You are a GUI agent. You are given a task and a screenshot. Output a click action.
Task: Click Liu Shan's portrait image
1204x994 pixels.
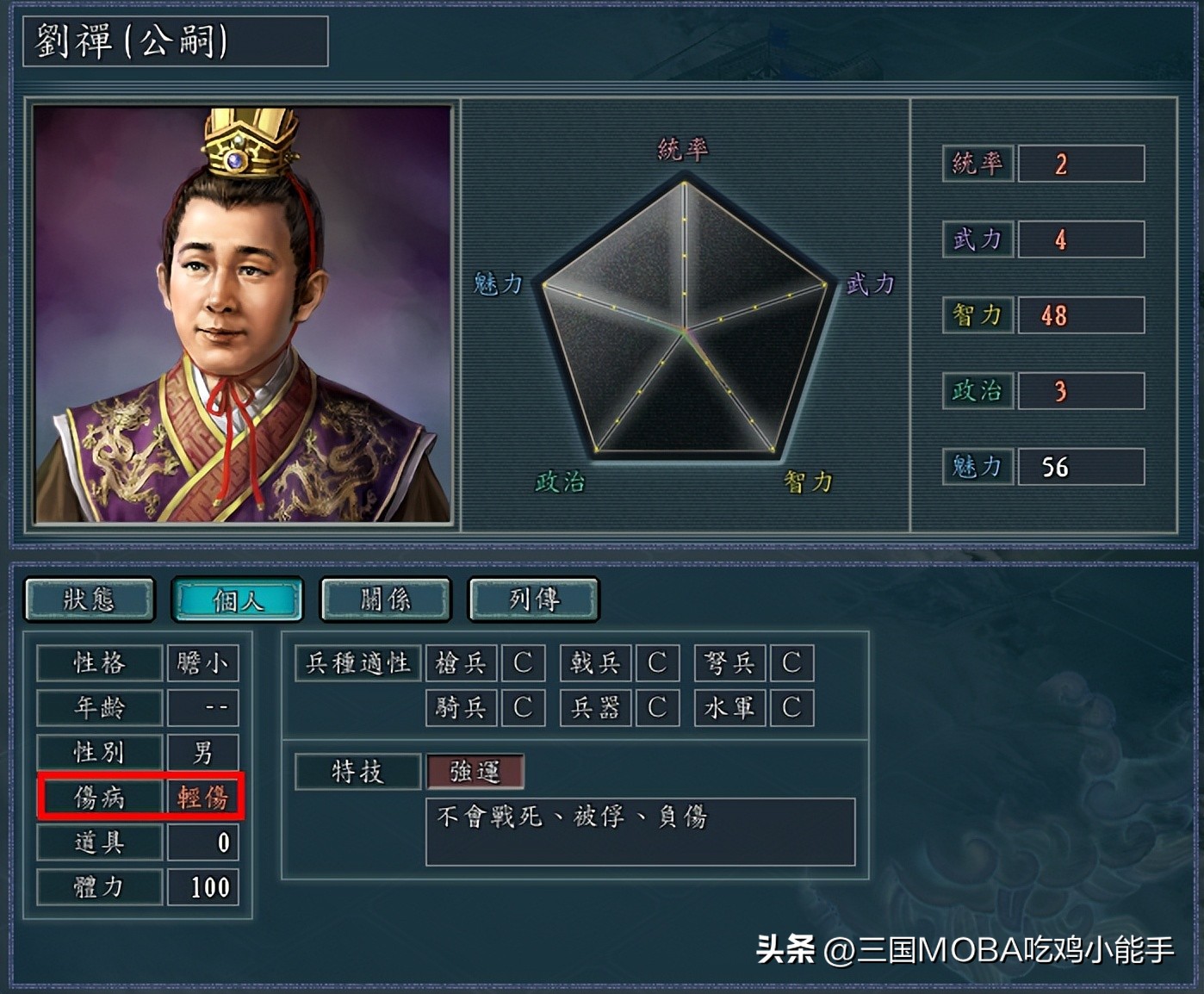(241, 312)
